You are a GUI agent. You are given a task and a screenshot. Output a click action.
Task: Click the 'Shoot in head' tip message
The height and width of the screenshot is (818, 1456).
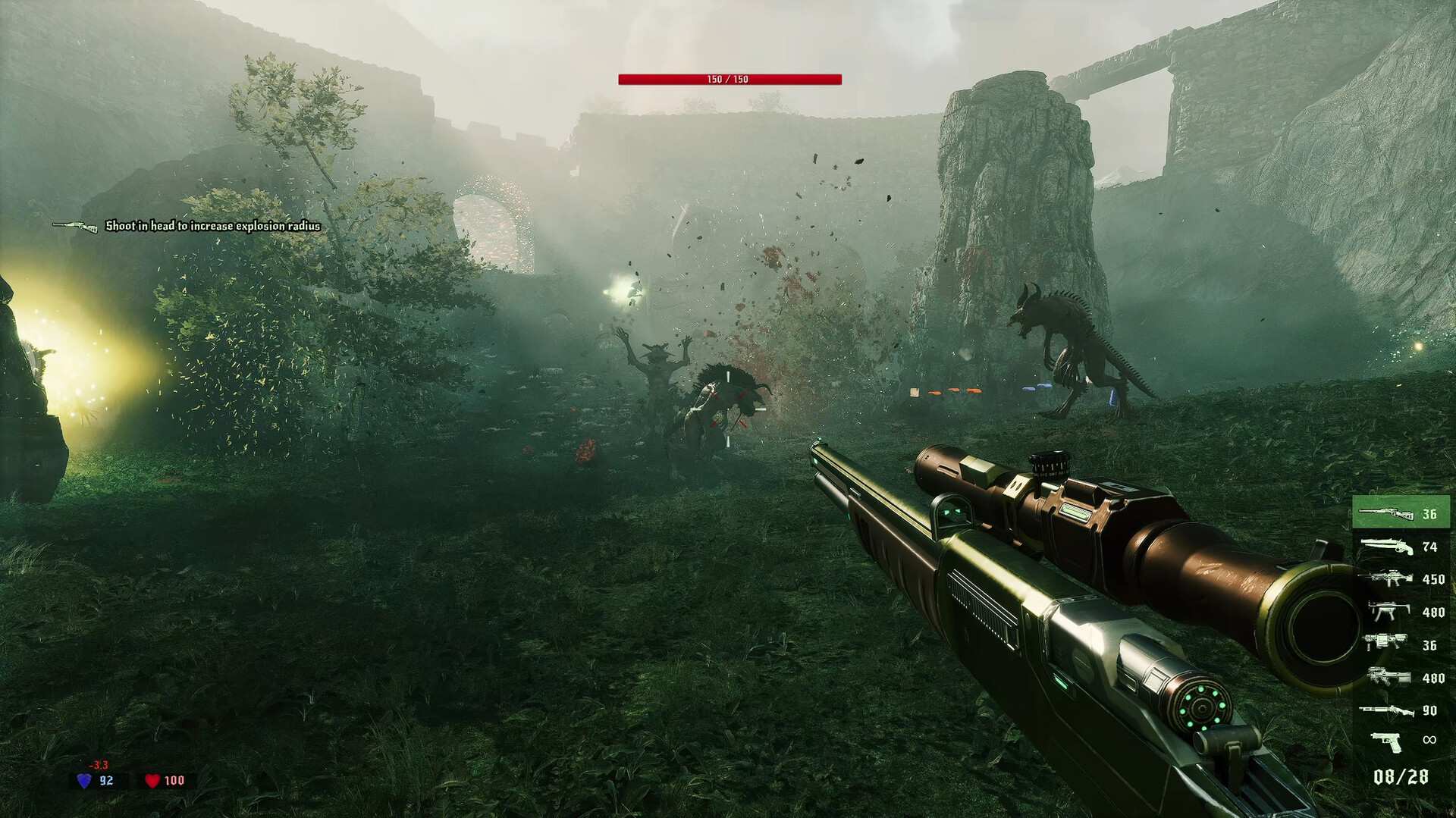215,226
